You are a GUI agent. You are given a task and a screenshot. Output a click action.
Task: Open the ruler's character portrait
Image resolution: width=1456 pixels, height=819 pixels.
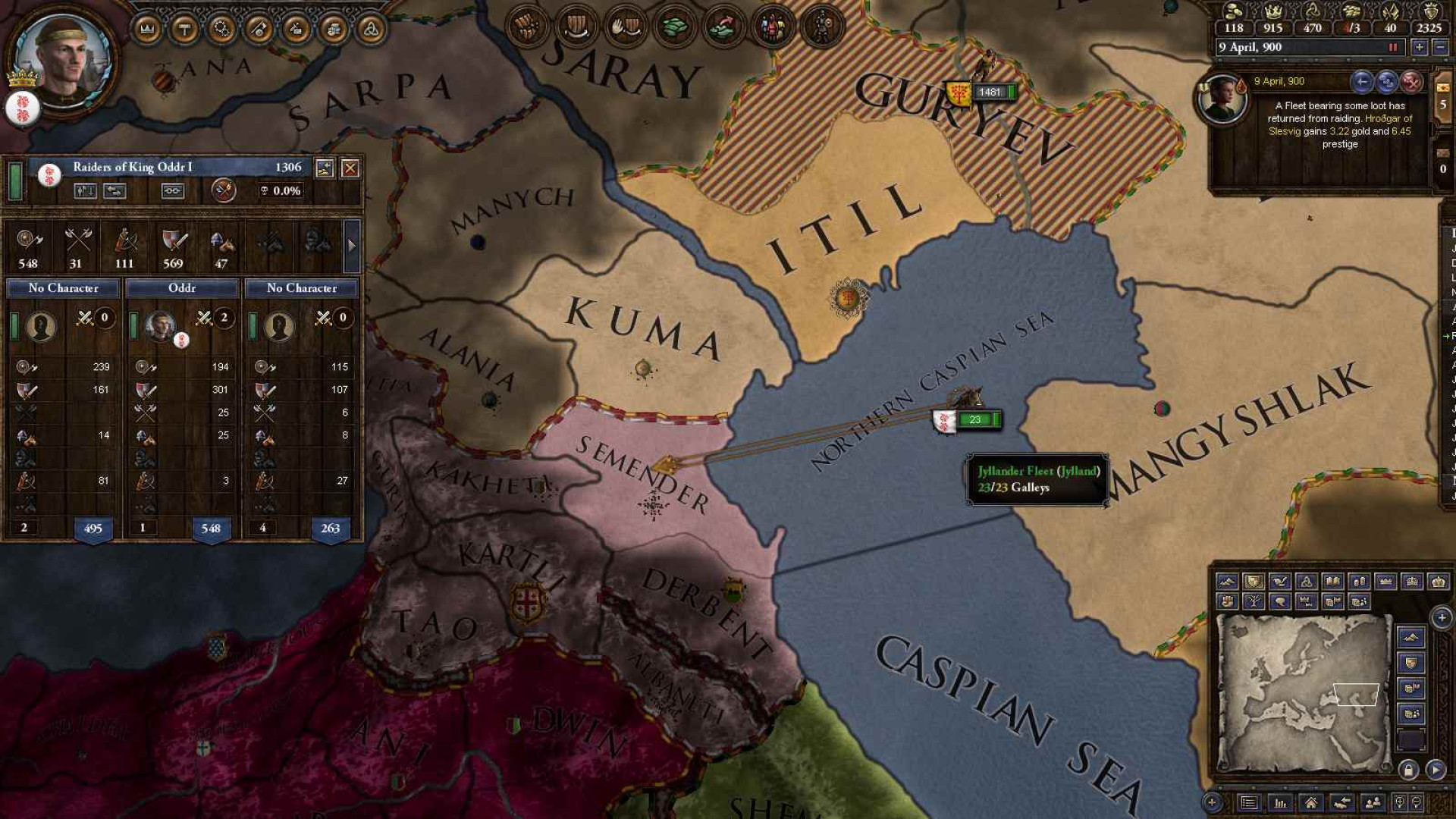pyautogui.click(x=64, y=59)
